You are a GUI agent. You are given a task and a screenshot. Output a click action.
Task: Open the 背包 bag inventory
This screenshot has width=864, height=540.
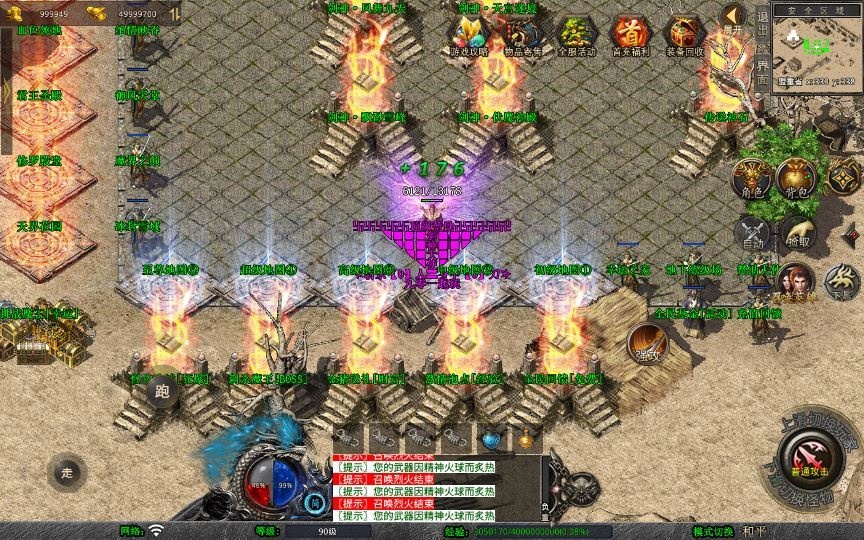click(798, 178)
